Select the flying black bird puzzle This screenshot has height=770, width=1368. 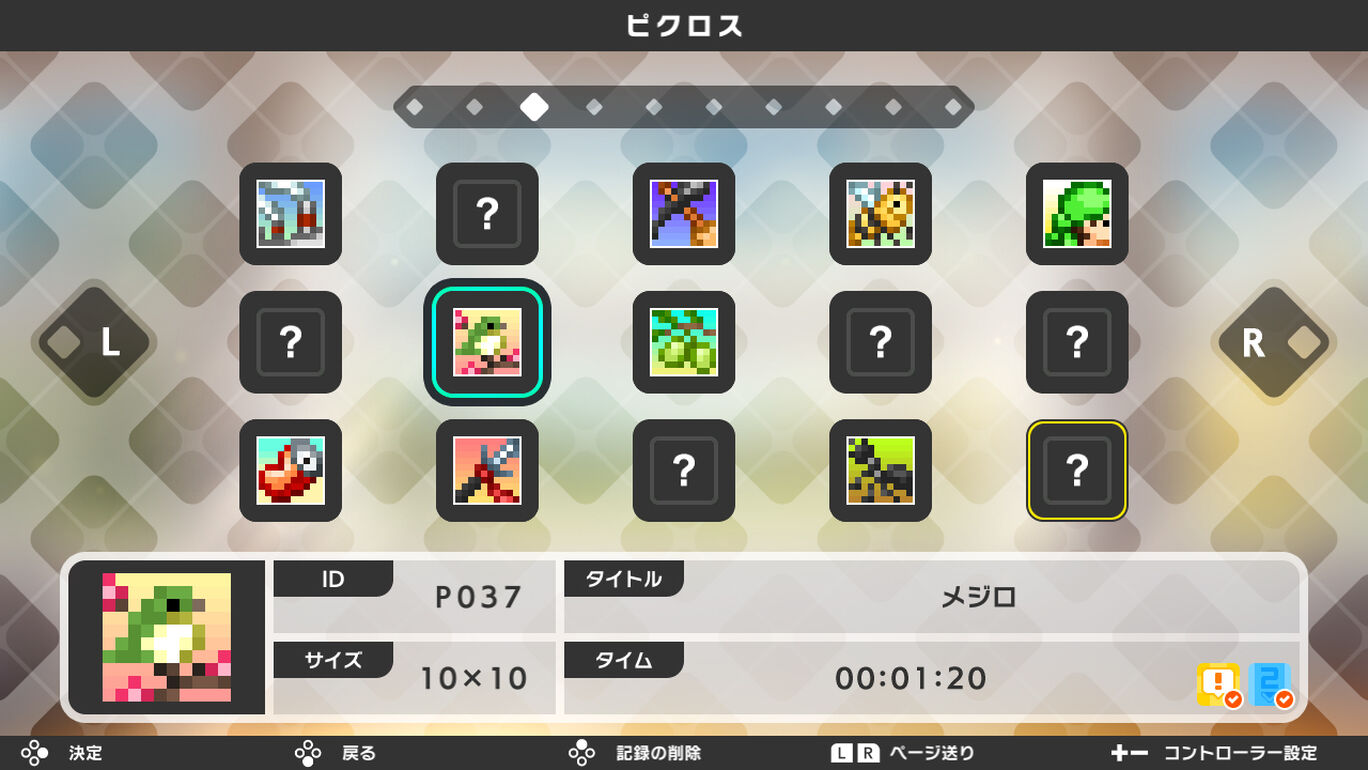pos(683,215)
